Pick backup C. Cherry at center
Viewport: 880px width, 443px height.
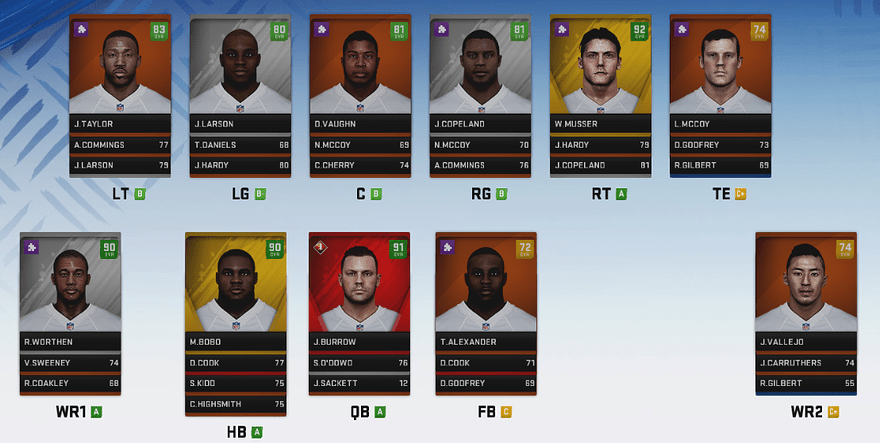click(x=360, y=164)
